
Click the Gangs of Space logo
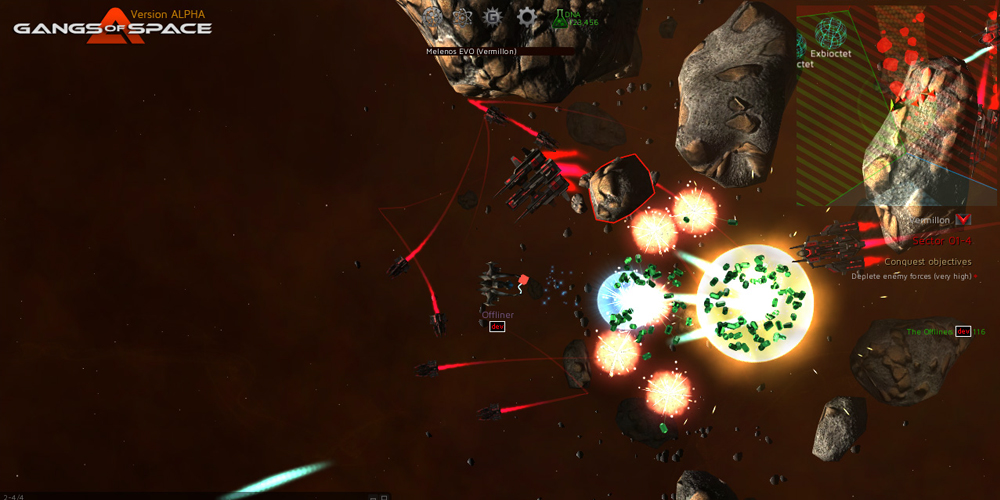(112, 22)
